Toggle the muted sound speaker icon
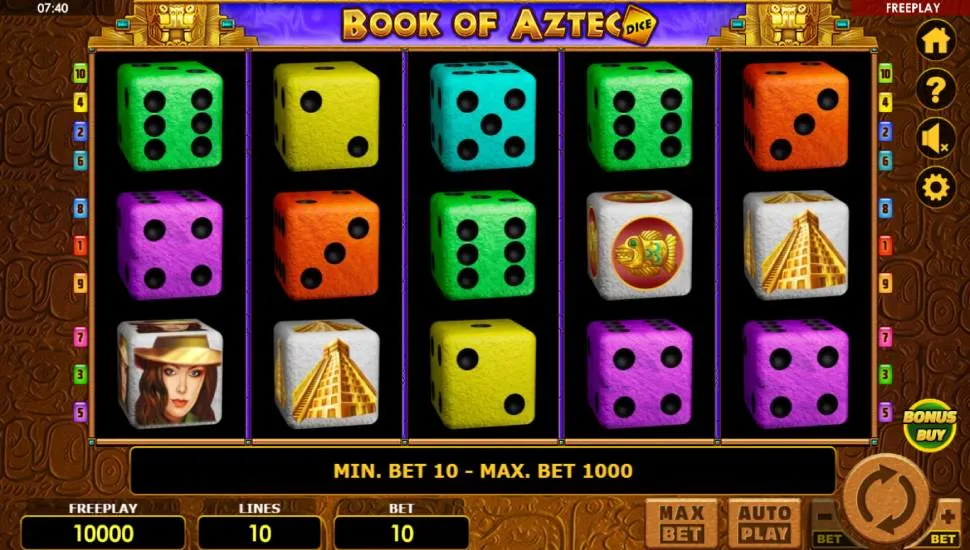970x550 pixels. (x=936, y=139)
